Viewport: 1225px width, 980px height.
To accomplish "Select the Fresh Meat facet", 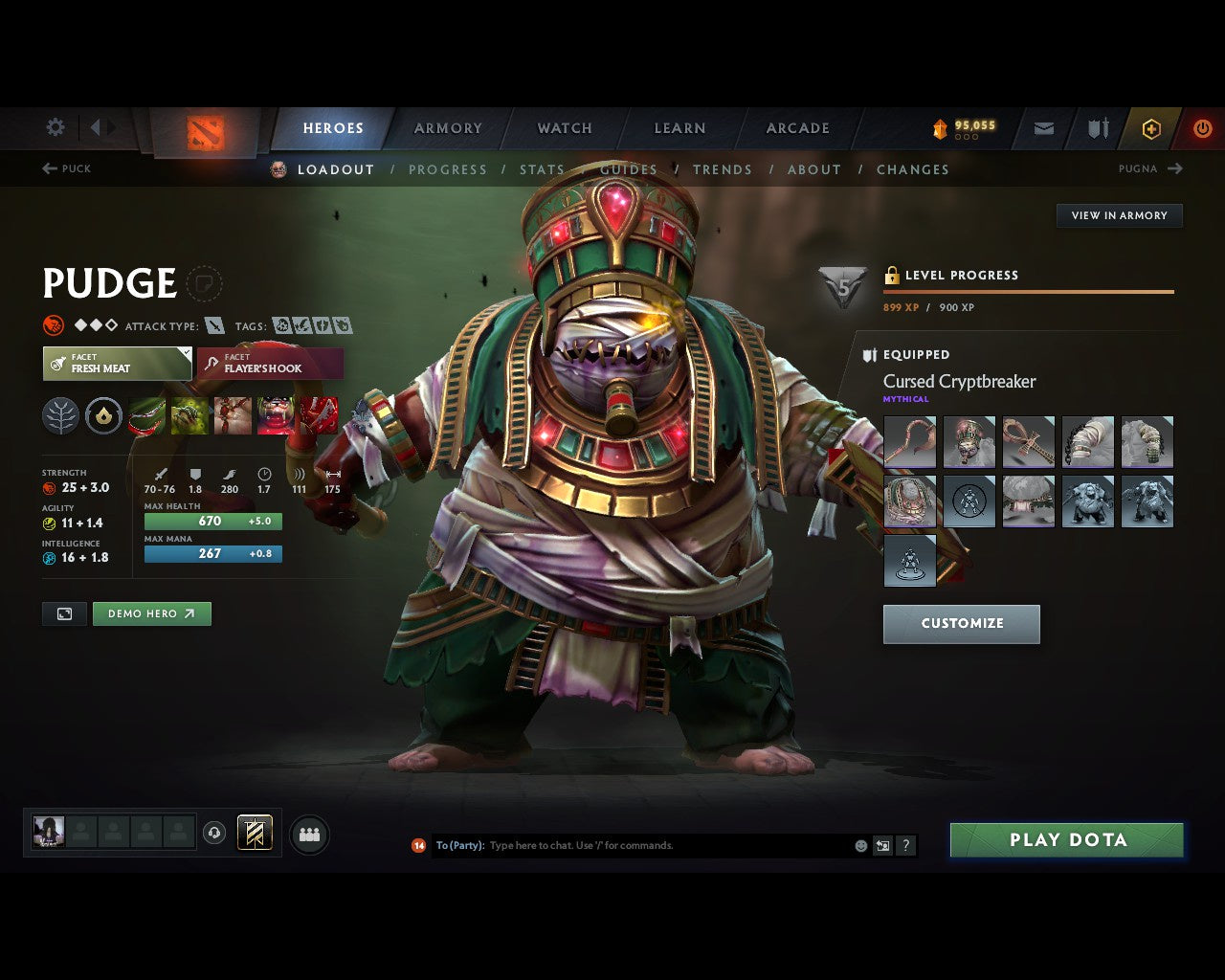I will [x=117, y=364].
